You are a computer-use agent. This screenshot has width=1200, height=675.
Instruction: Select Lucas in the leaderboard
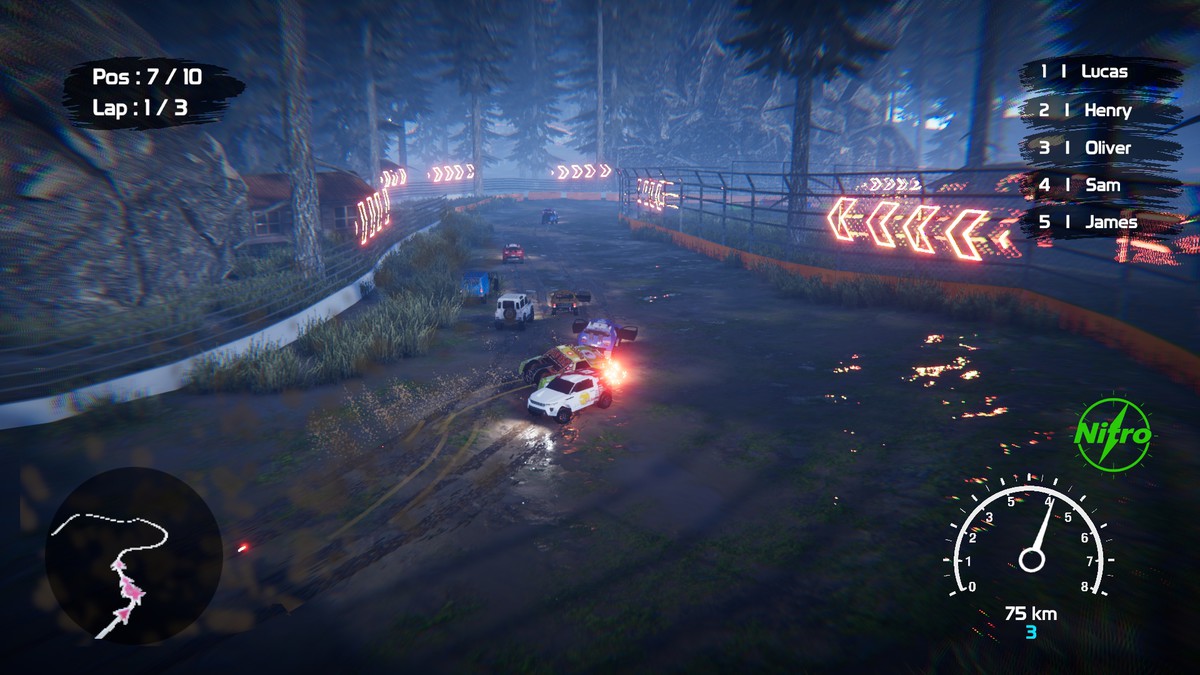1099,72
